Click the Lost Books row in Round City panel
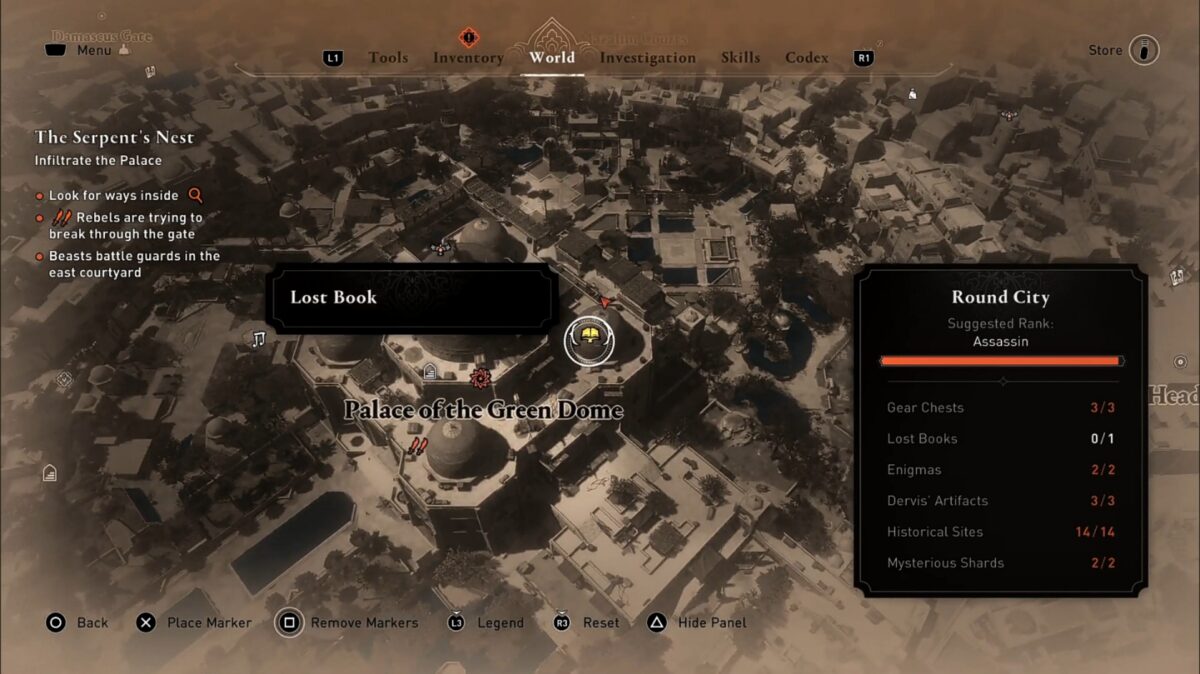The image size is (1200, 674). pyautogui.click(x=1001, y=439)
